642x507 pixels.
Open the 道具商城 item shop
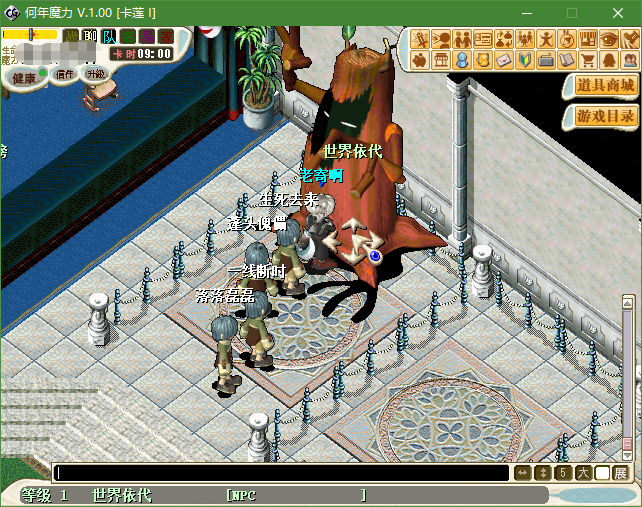point(605,86)
